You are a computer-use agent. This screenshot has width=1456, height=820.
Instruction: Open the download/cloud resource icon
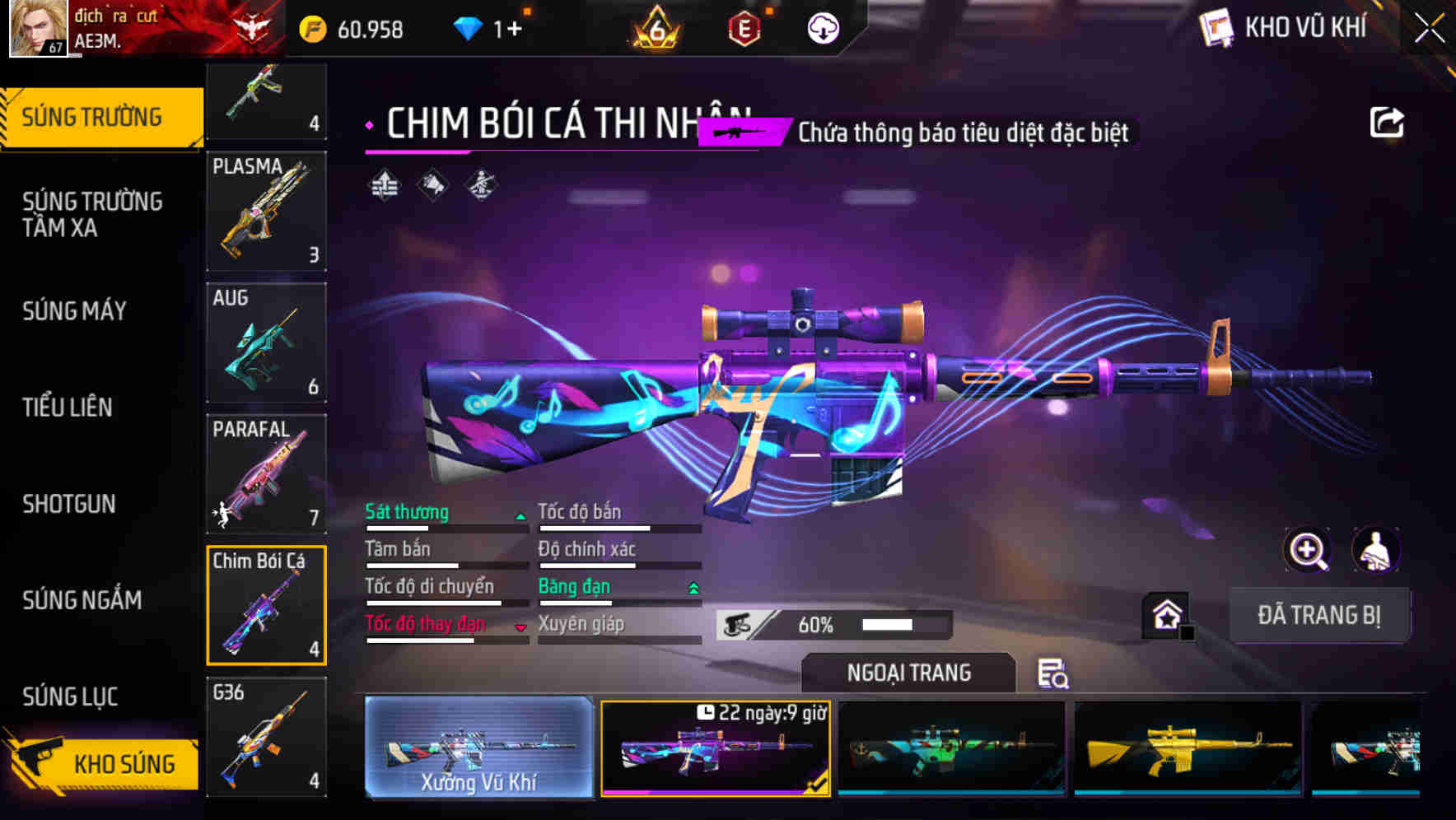[821, 27]
